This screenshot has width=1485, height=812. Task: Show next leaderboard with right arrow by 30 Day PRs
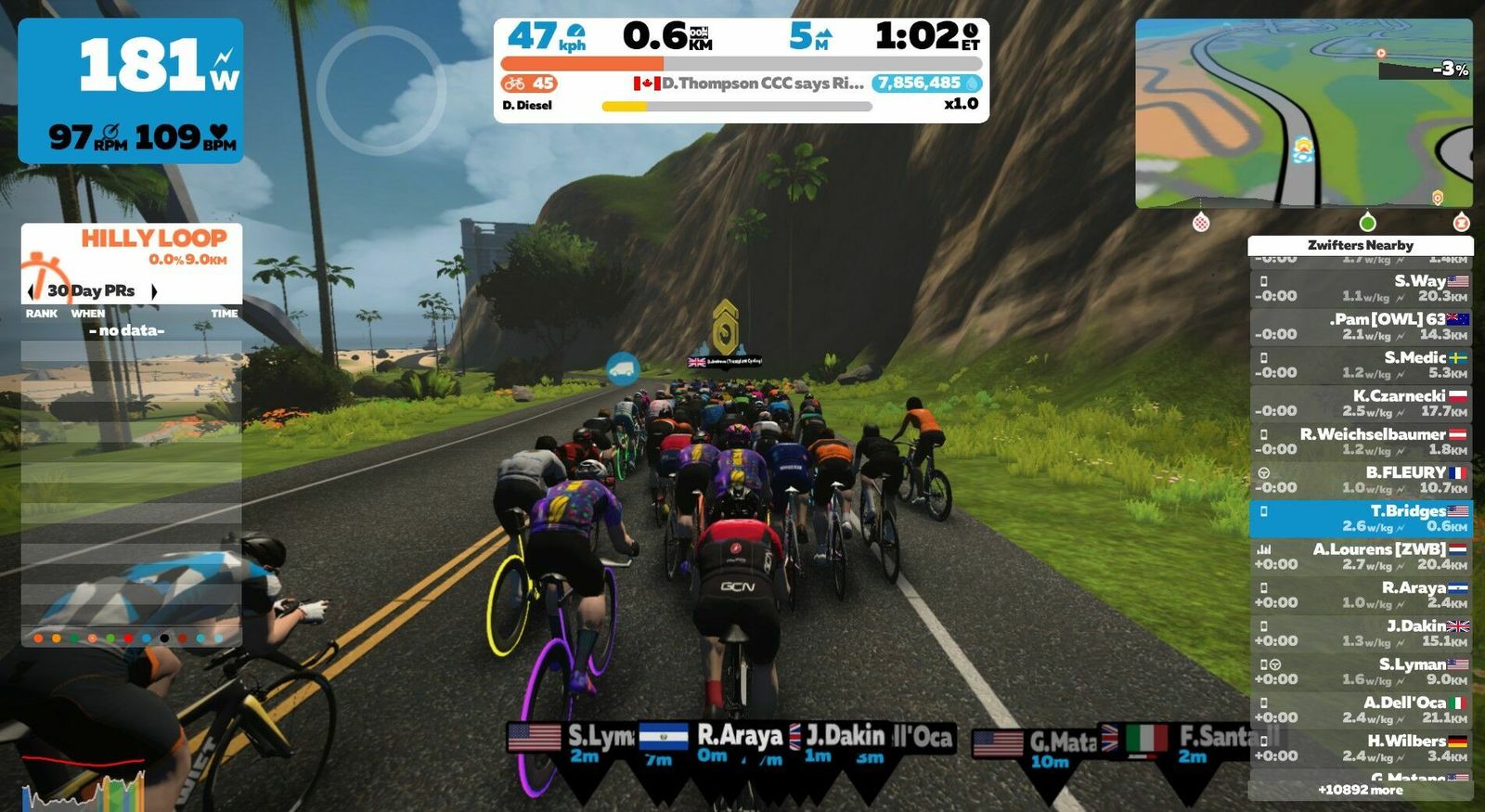click(154, 291)
